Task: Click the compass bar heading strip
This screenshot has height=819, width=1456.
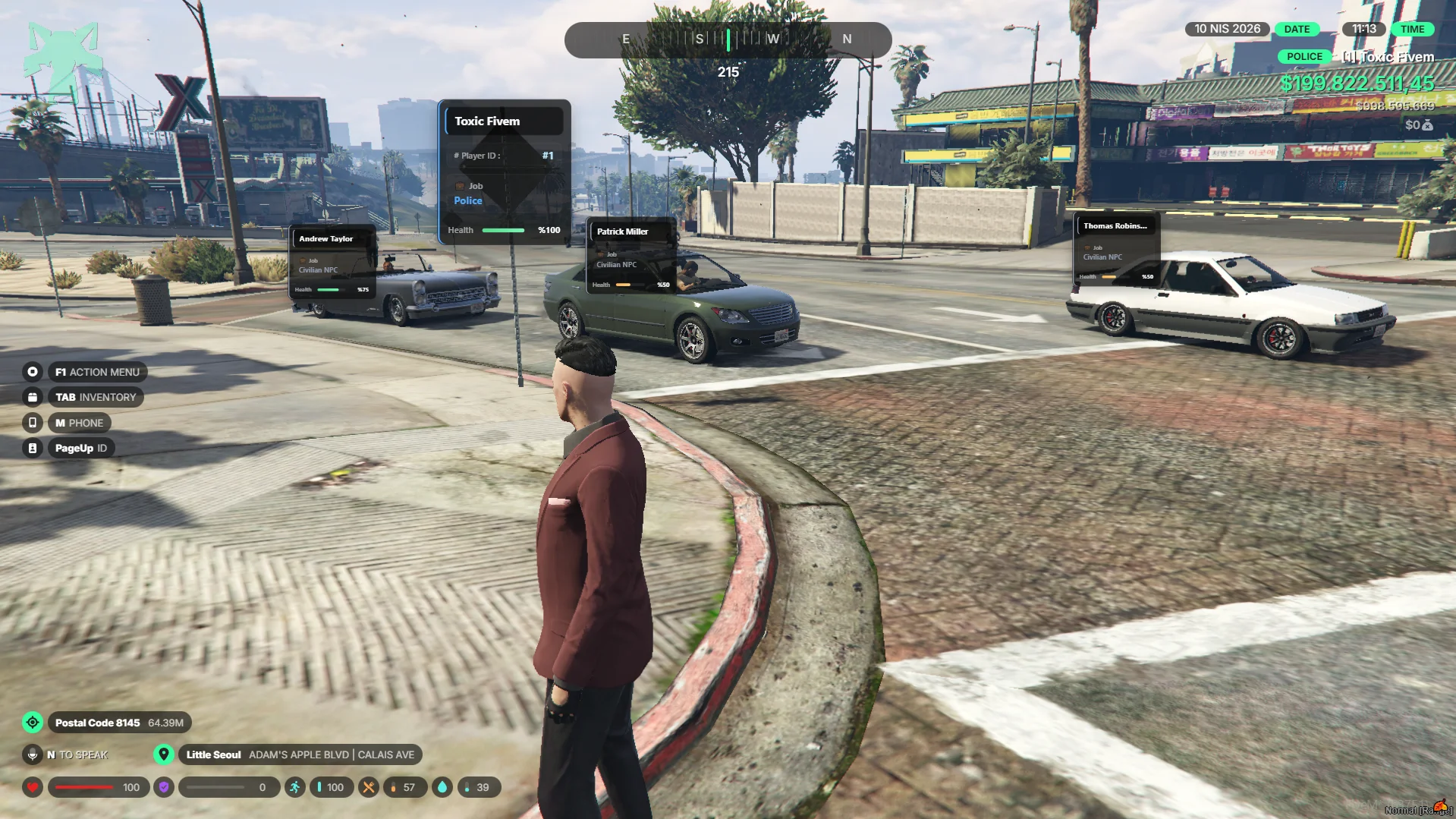Action: click(x=728, y=39)
